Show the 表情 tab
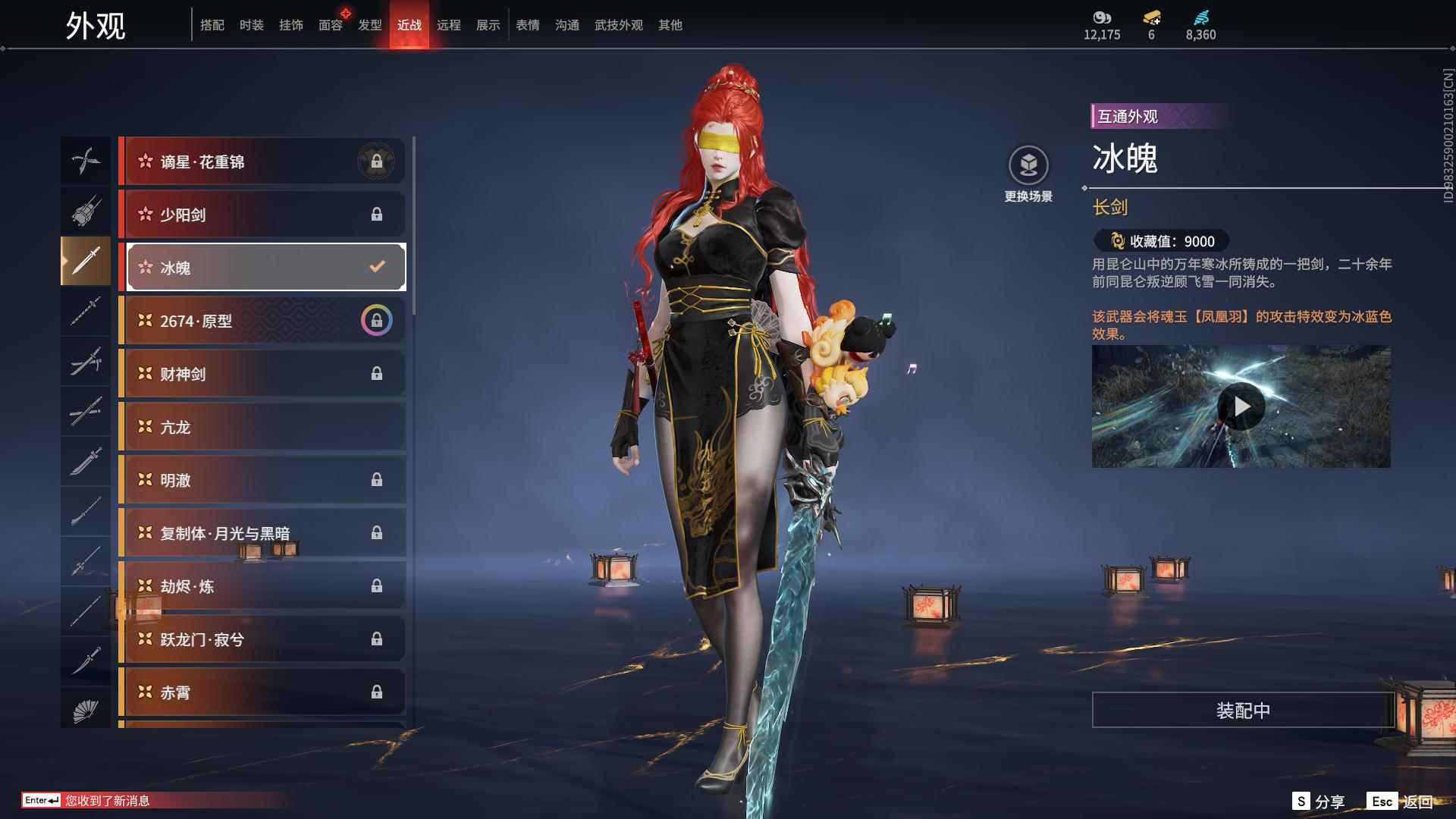Screen dimensions: 1456x819 click(x=527, y=25)
